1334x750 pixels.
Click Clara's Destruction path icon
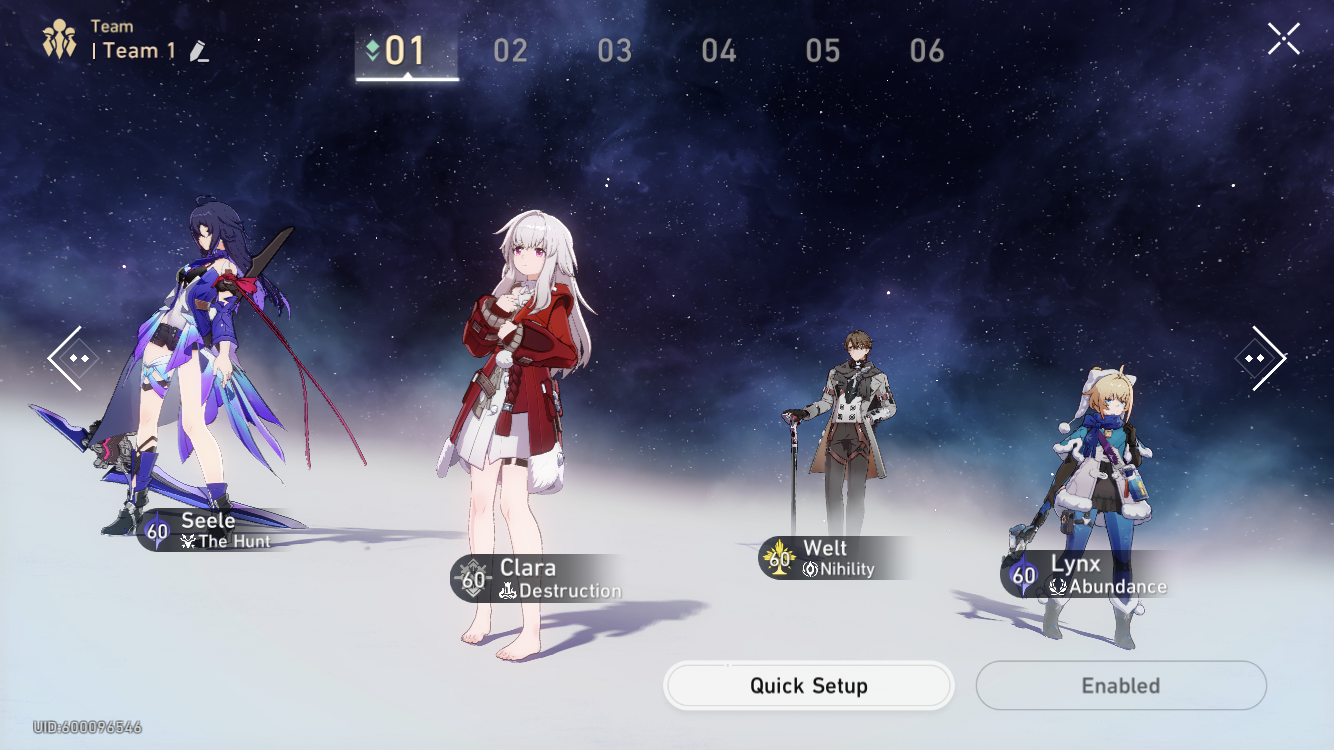point(509,591)
